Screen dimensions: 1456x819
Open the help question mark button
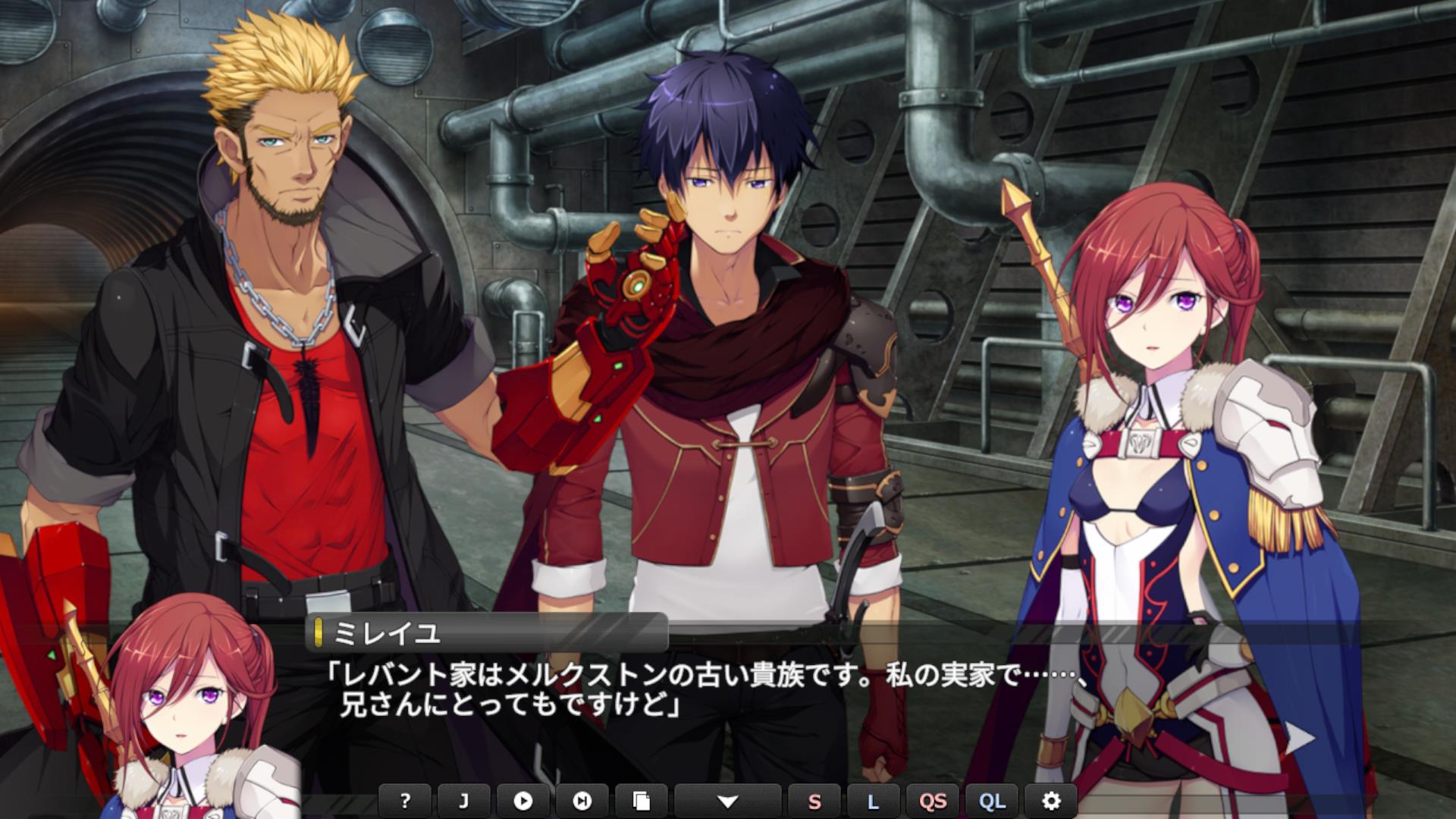click(x=405, y=801)
